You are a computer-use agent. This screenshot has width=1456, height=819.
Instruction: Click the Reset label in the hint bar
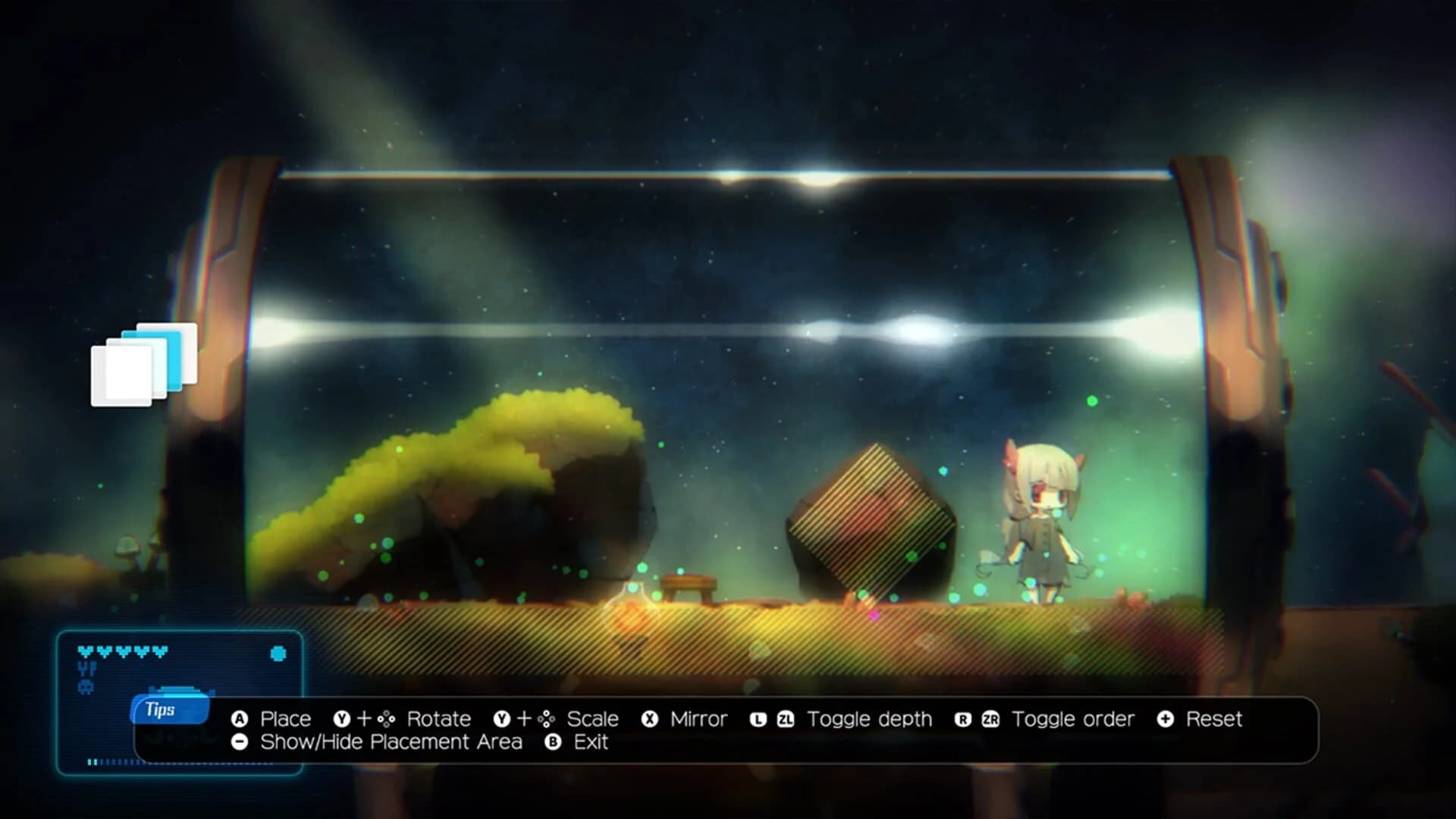(1213, 719)
